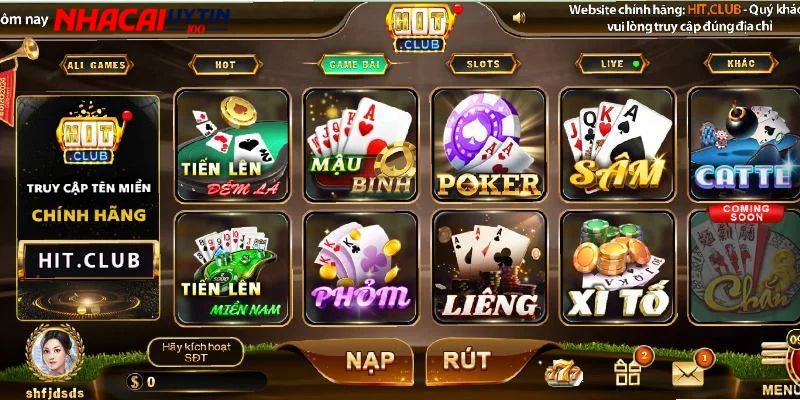Launch Tiến Lên Miền Nam
This screenshot has width=800, height=400.
(x=232, y=266)
